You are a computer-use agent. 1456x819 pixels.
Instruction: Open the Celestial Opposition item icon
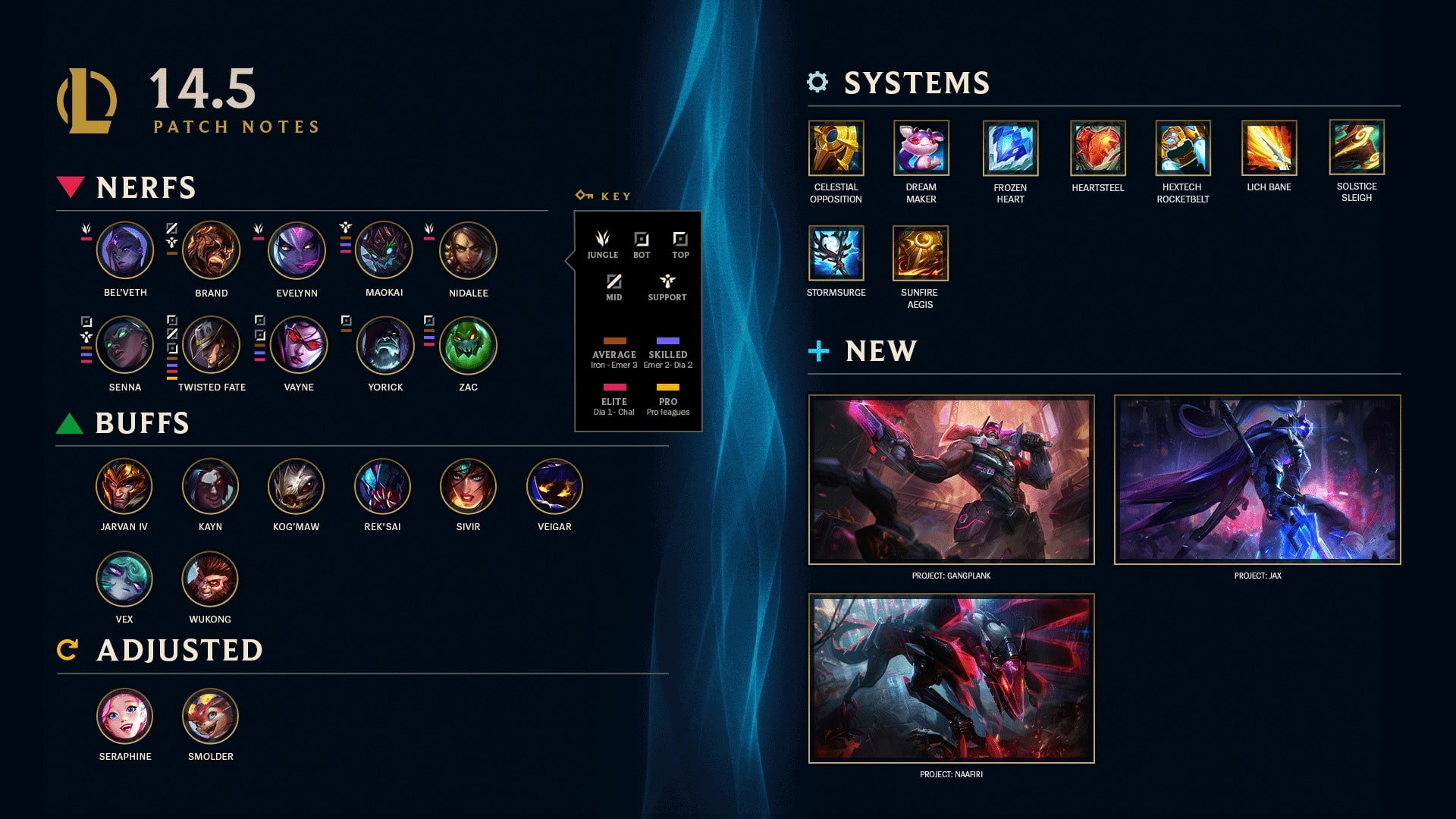click(836, 148)
